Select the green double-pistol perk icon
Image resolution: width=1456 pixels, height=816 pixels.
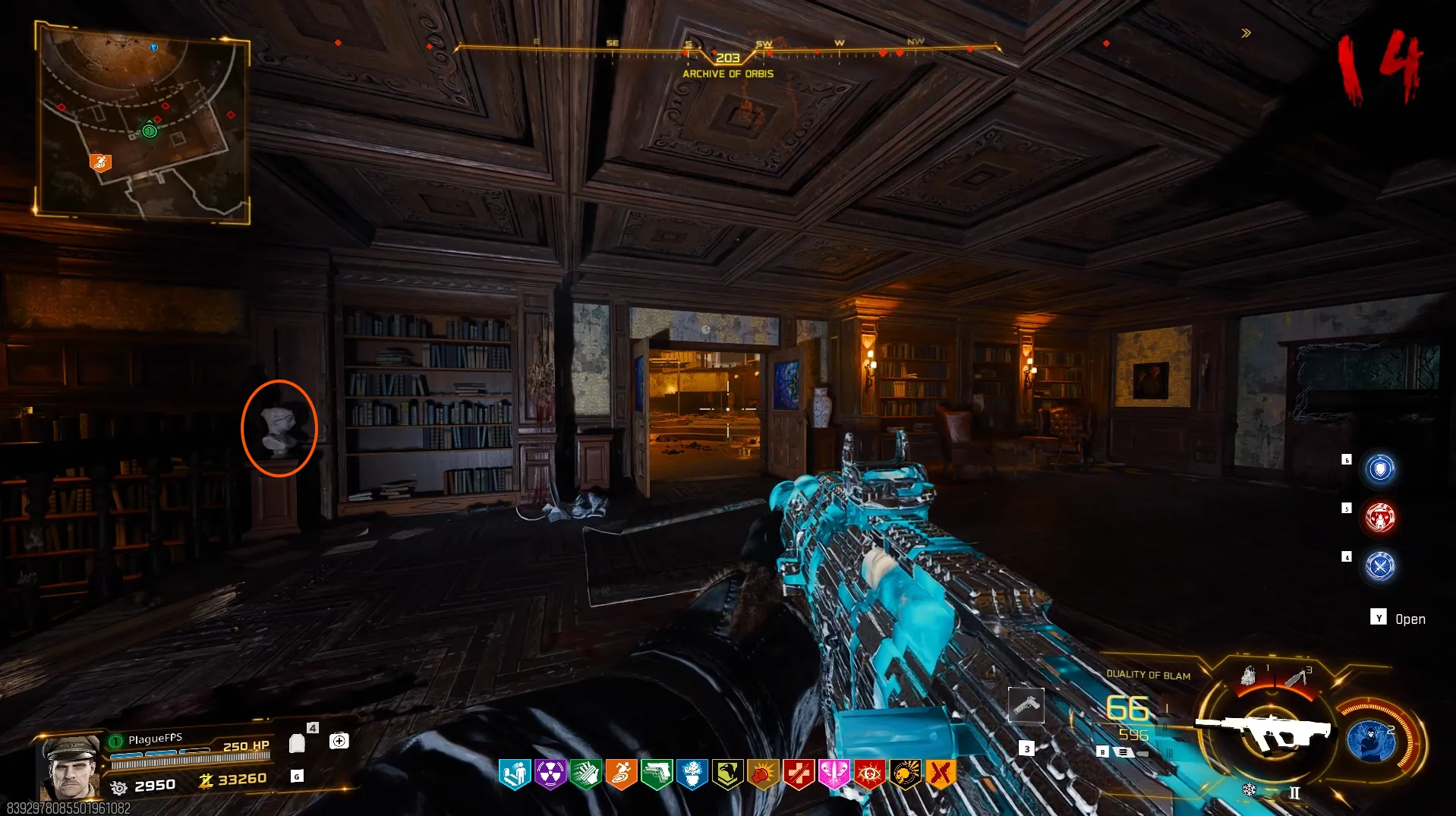click(x=657, y=774)
